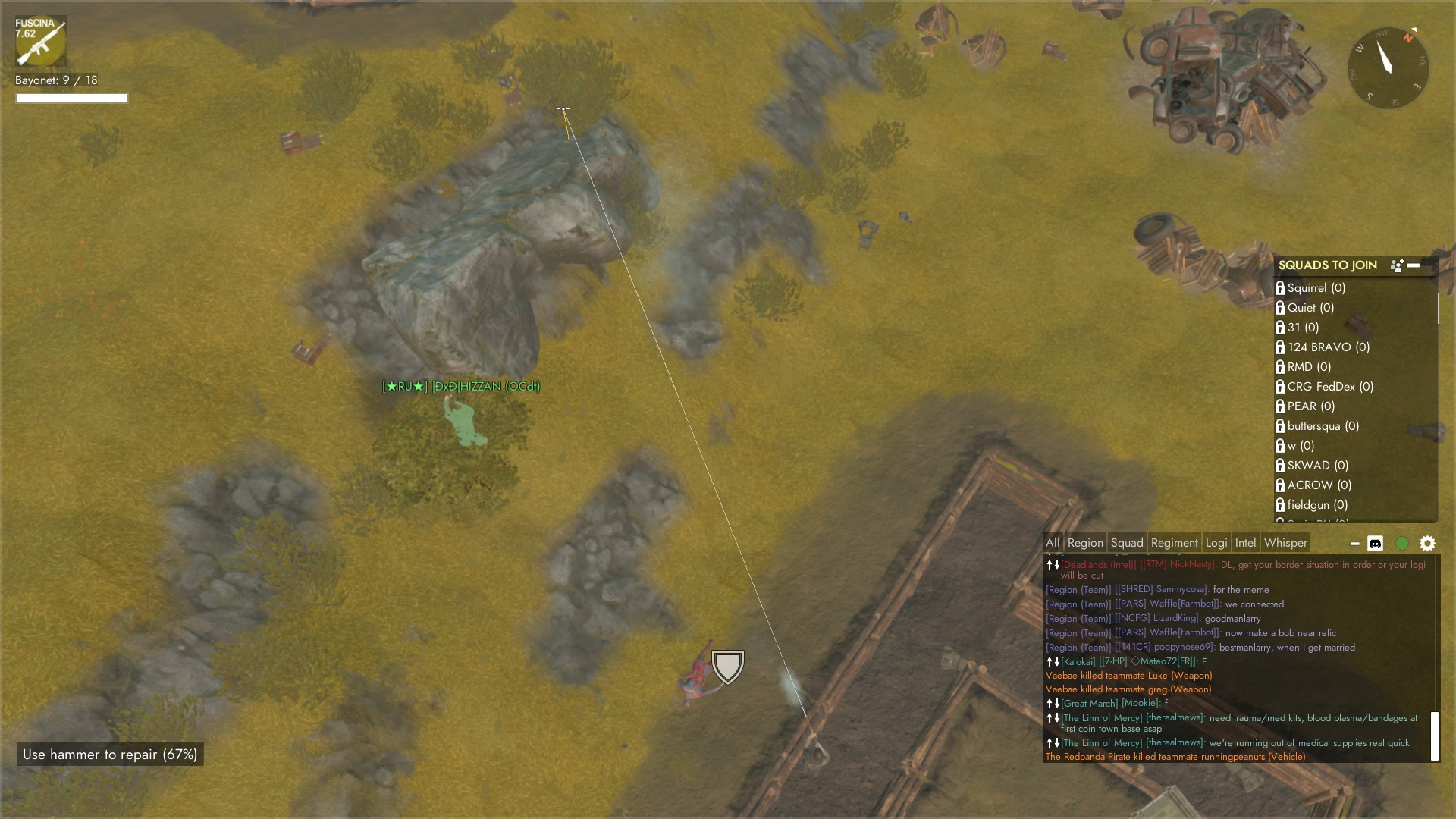This screenshot has height=819, width=1456.
Task: Select the Squad chat tab
Action: pyautogui.click(x=1127, y=543)
